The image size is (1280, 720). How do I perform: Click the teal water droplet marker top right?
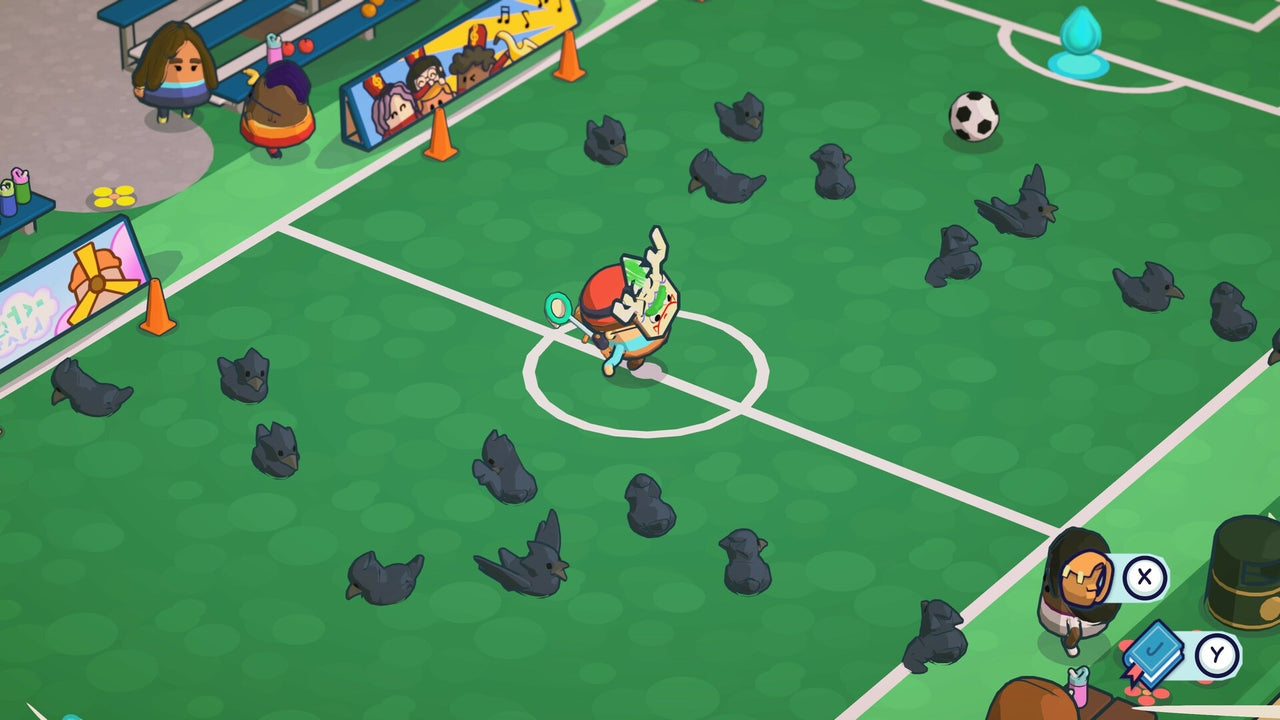(1082, 30)
